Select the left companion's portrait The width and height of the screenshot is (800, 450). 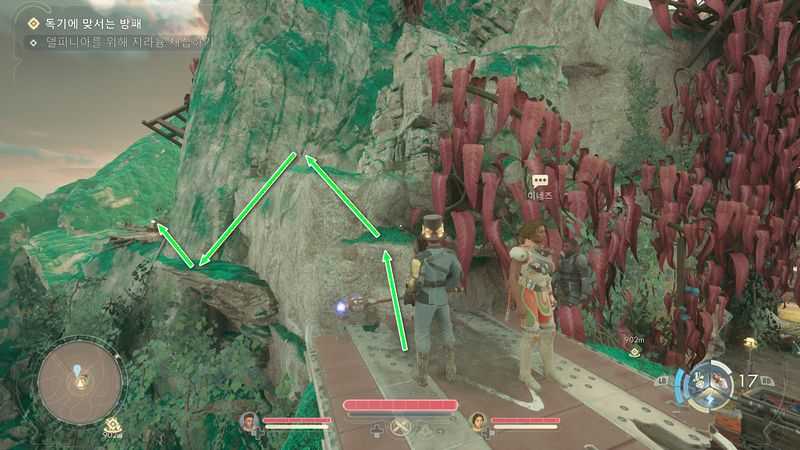(249, 422)
